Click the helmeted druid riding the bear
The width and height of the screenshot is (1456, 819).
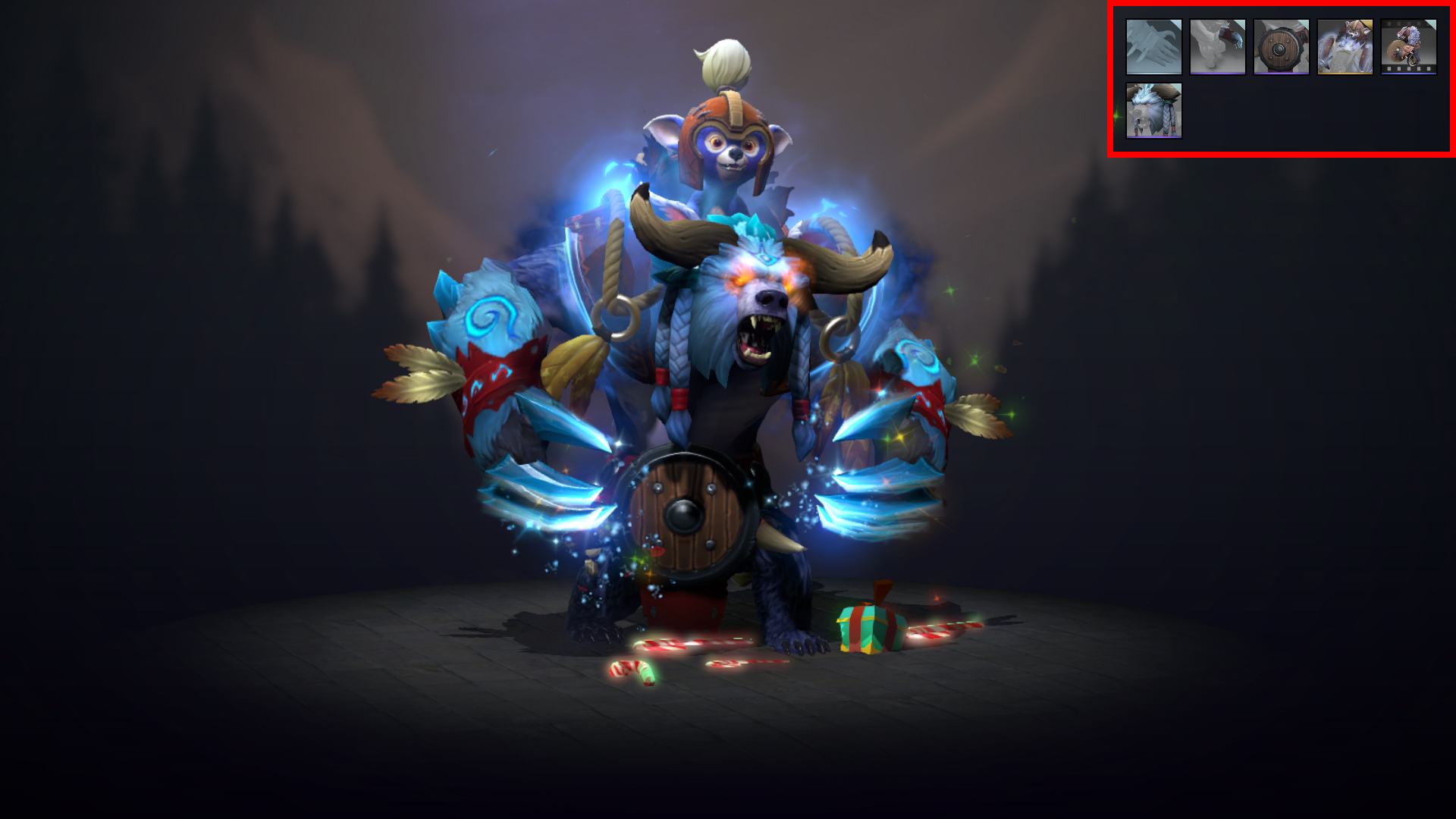click(728, 144)
